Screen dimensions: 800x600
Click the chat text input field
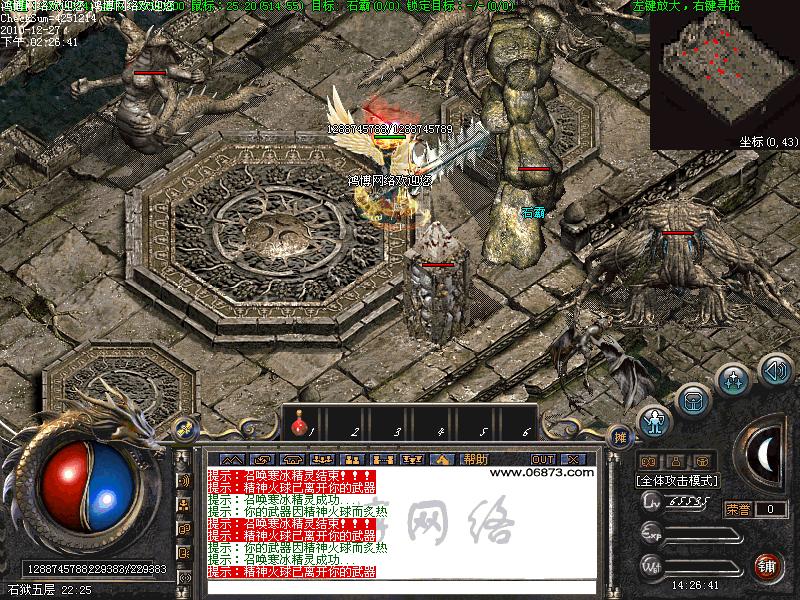400,586
